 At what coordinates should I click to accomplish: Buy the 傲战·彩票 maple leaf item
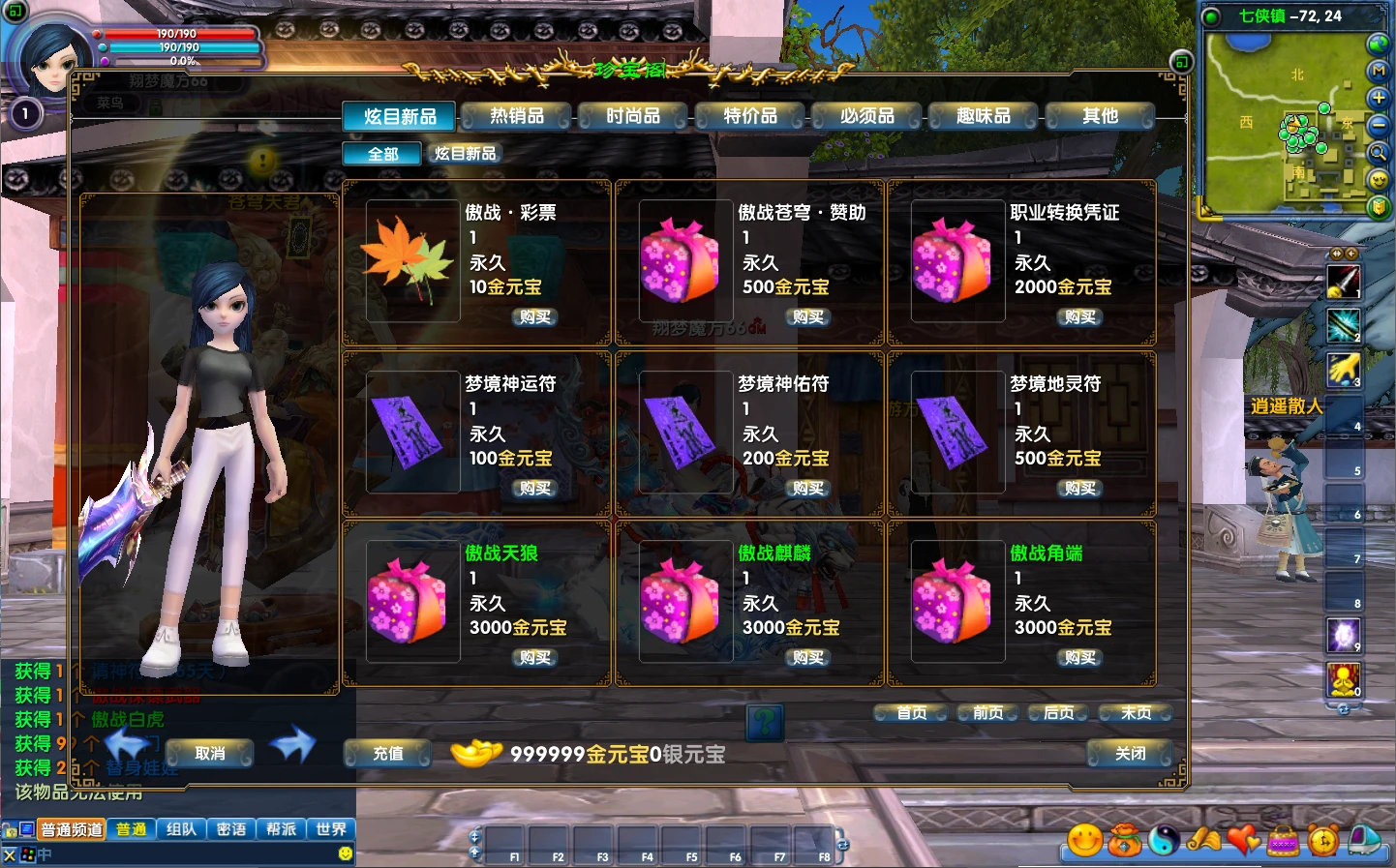[x=534, y=317]
